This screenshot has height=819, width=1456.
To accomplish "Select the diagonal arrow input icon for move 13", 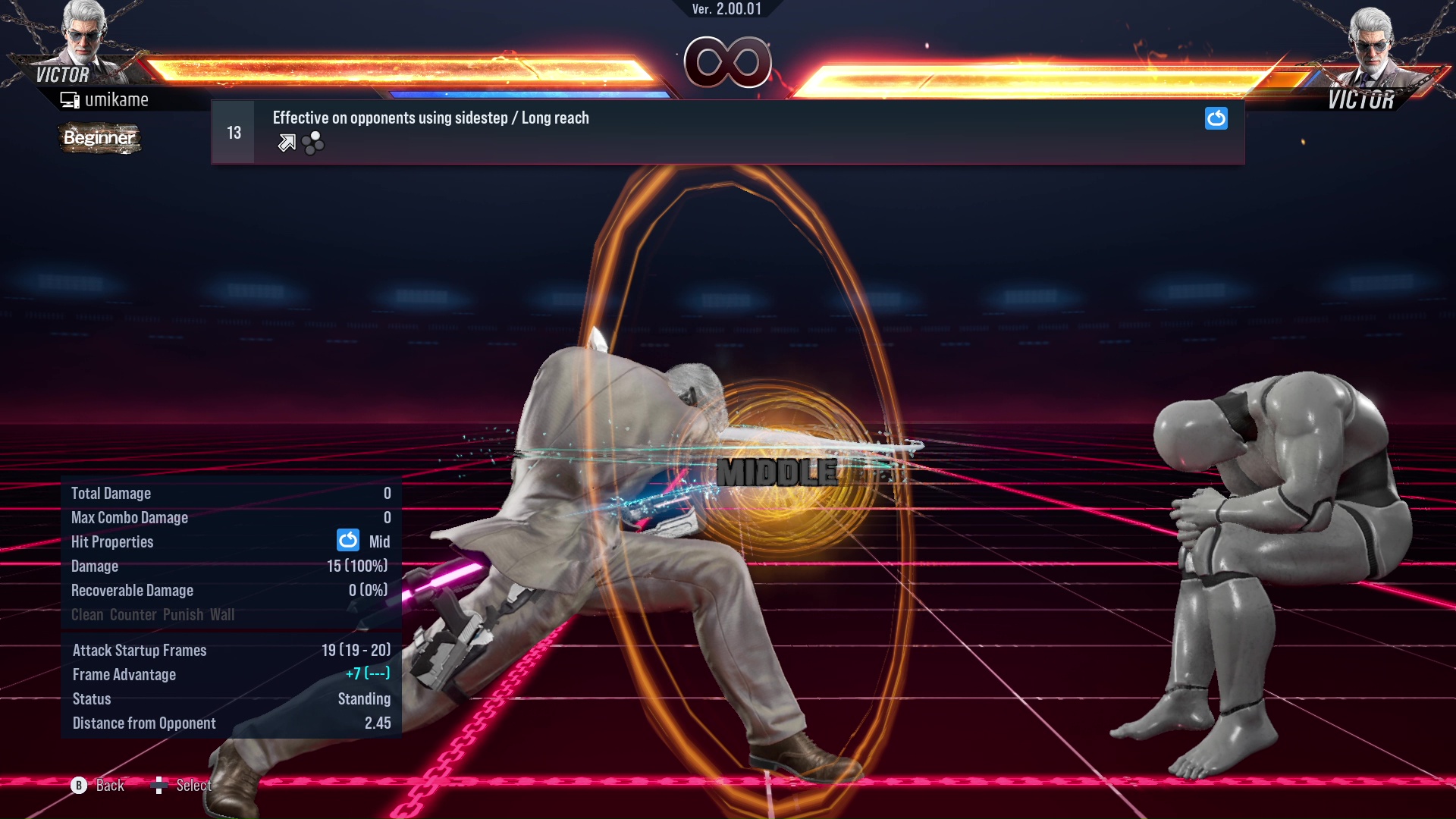I will click(286, 142).
